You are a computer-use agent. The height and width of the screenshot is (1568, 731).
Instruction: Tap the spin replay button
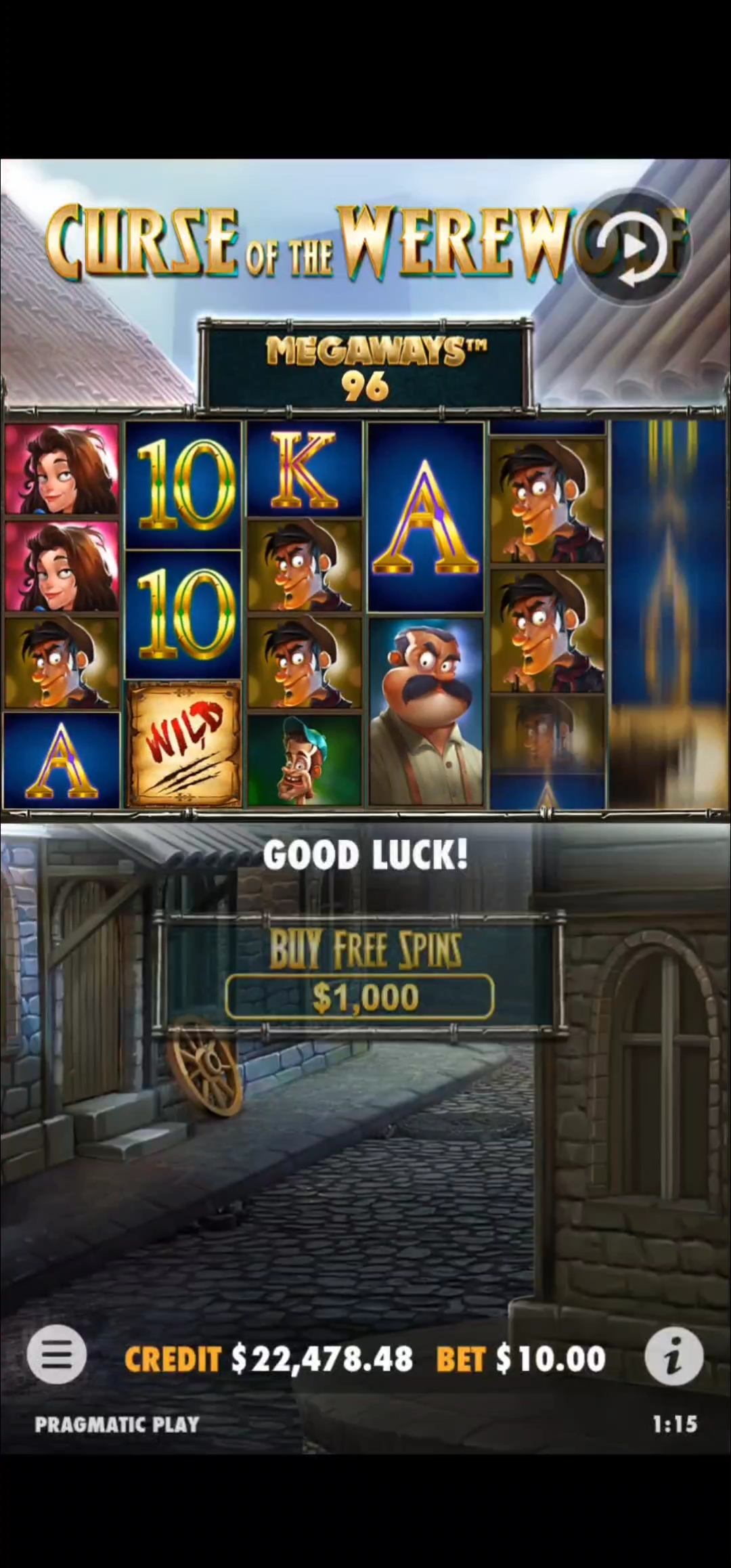(x=629, y=248)
